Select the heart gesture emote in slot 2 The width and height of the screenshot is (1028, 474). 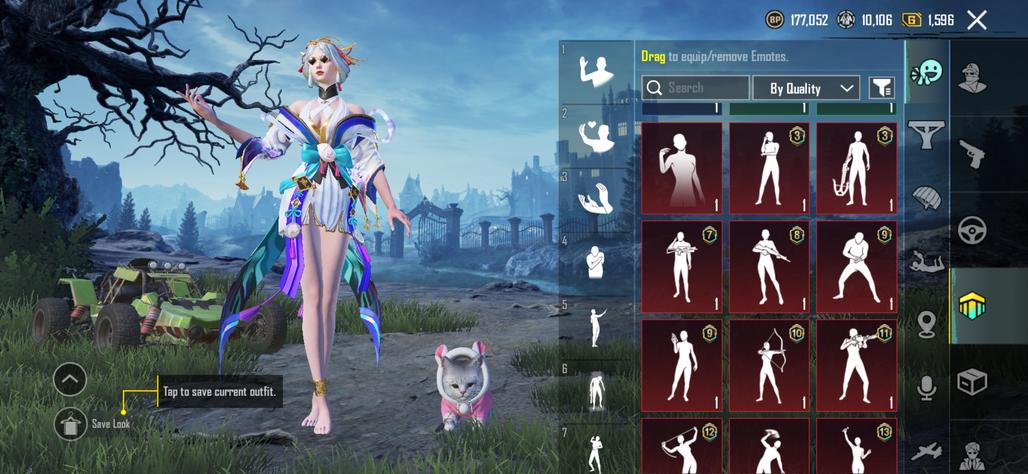click(598, 134)
